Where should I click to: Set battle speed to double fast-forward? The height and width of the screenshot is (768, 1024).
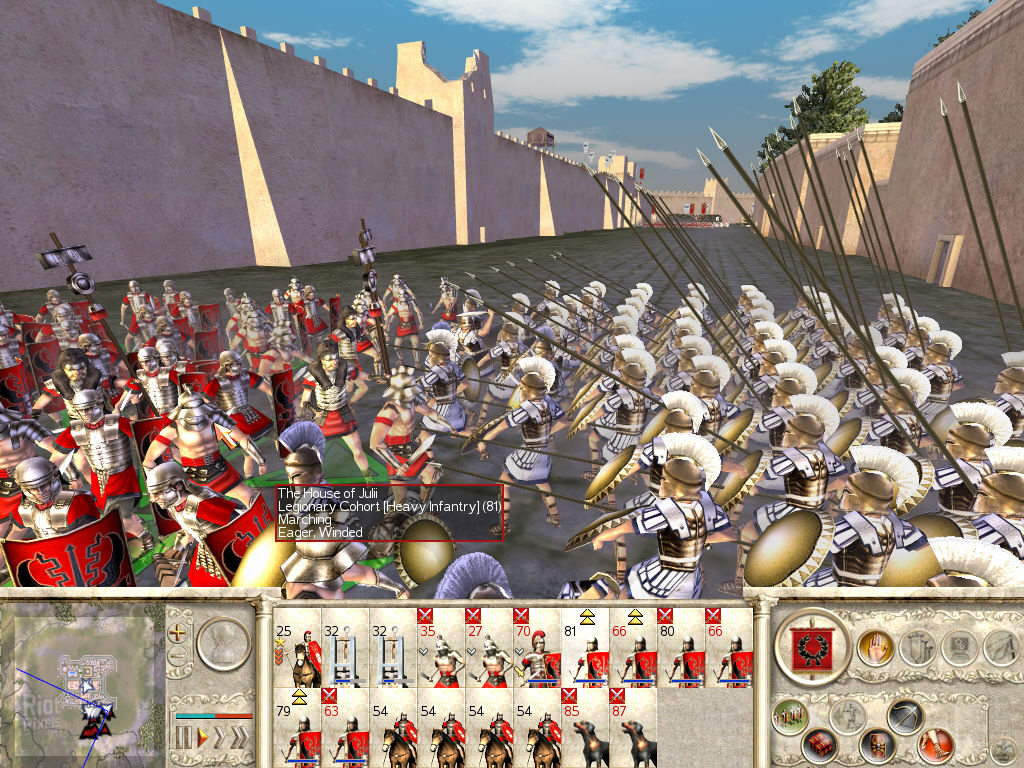point(221,738)
